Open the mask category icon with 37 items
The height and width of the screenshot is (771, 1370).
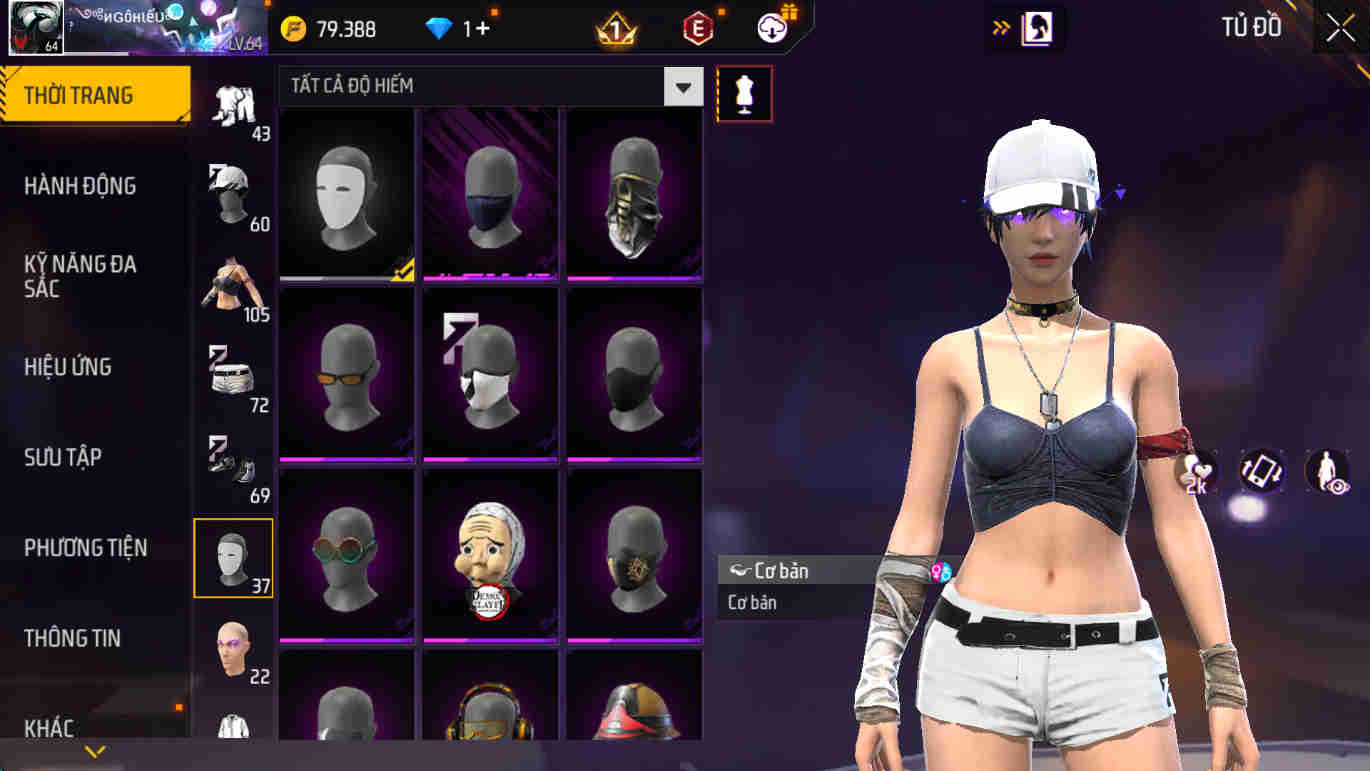[x=233, y=557]
